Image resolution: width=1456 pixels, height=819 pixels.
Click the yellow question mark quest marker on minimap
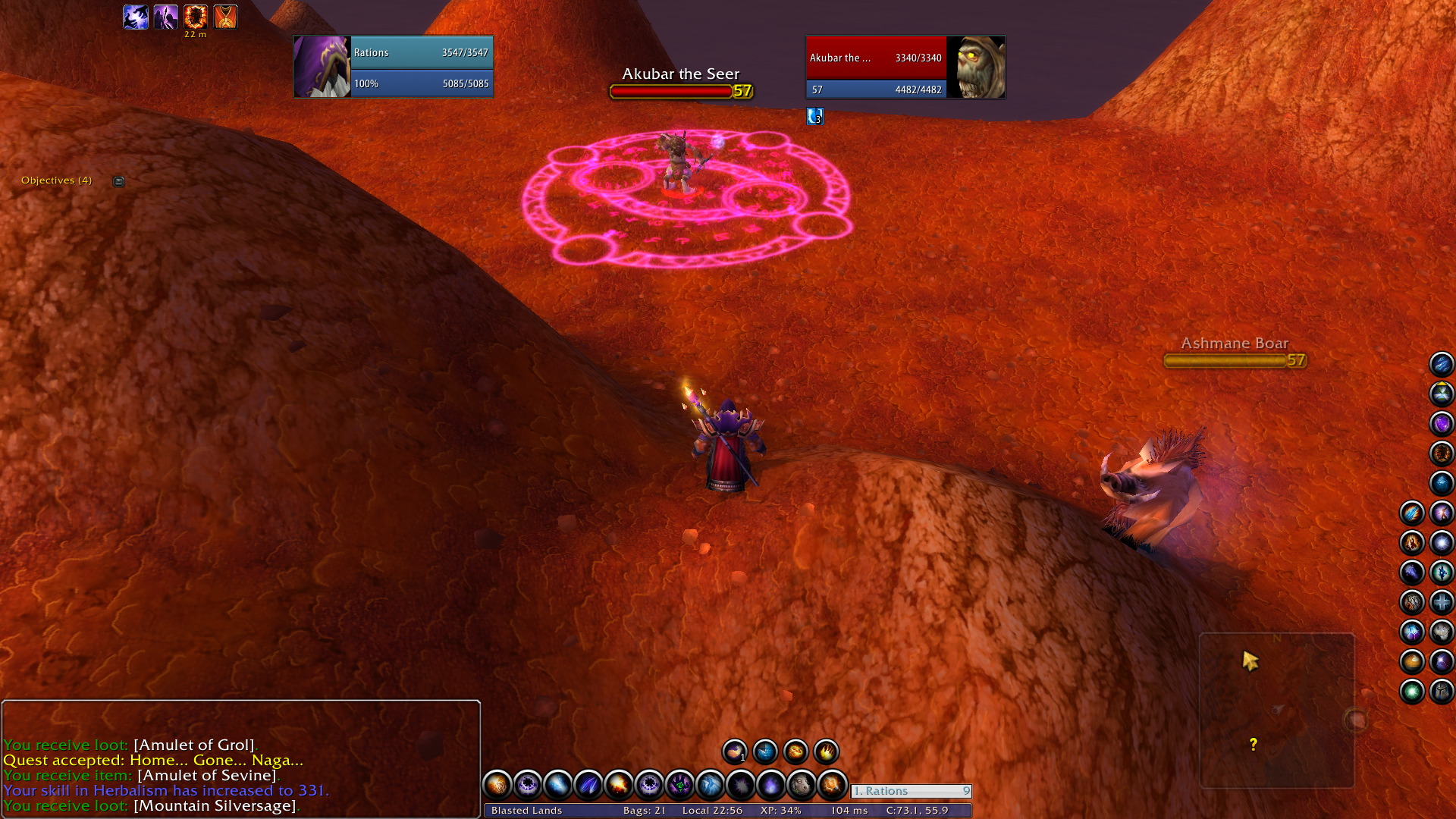click(x=1253, y=745)
